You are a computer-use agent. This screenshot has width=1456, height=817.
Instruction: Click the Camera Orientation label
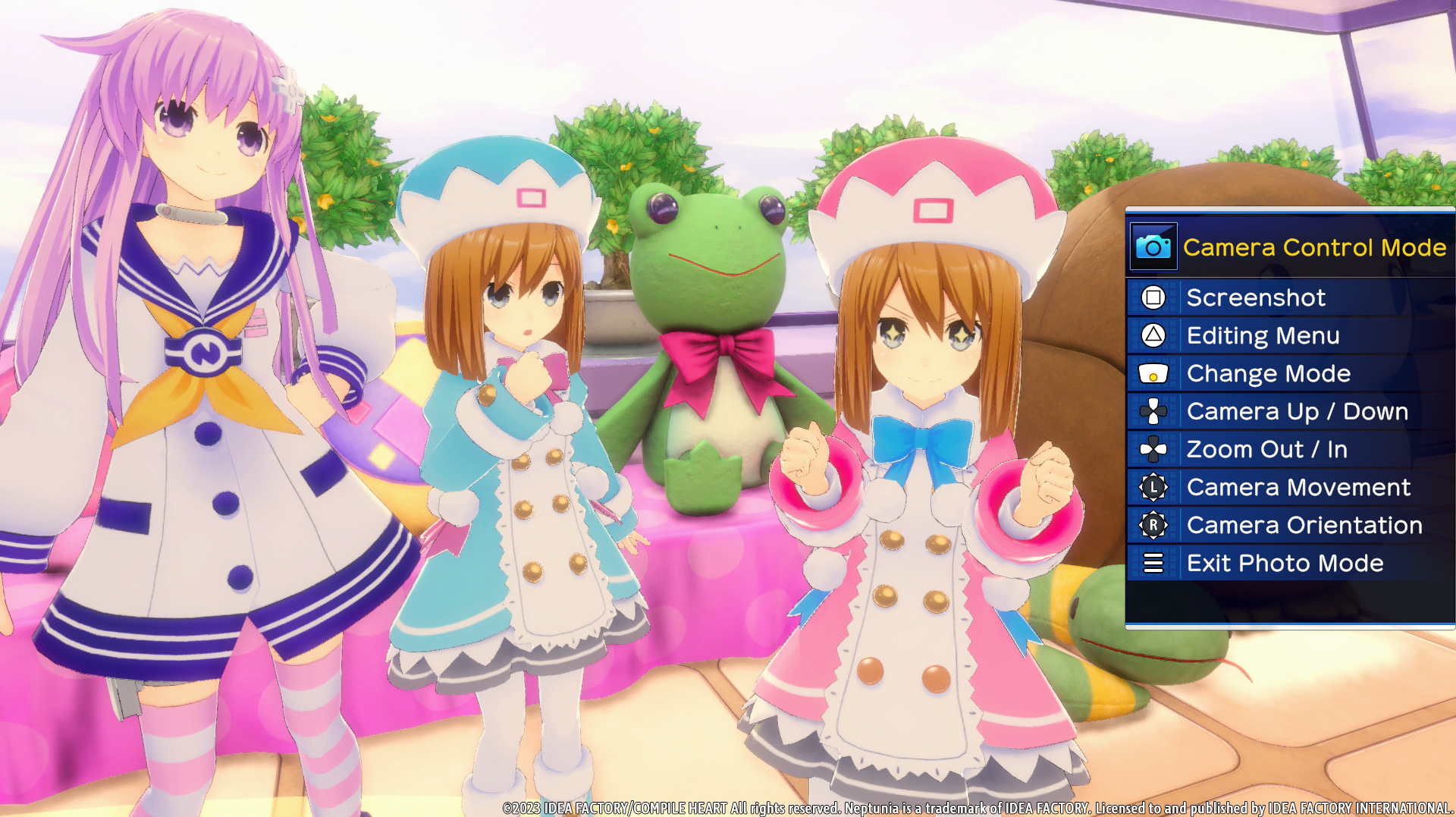pyautogui.click(x=1304, y=525)
